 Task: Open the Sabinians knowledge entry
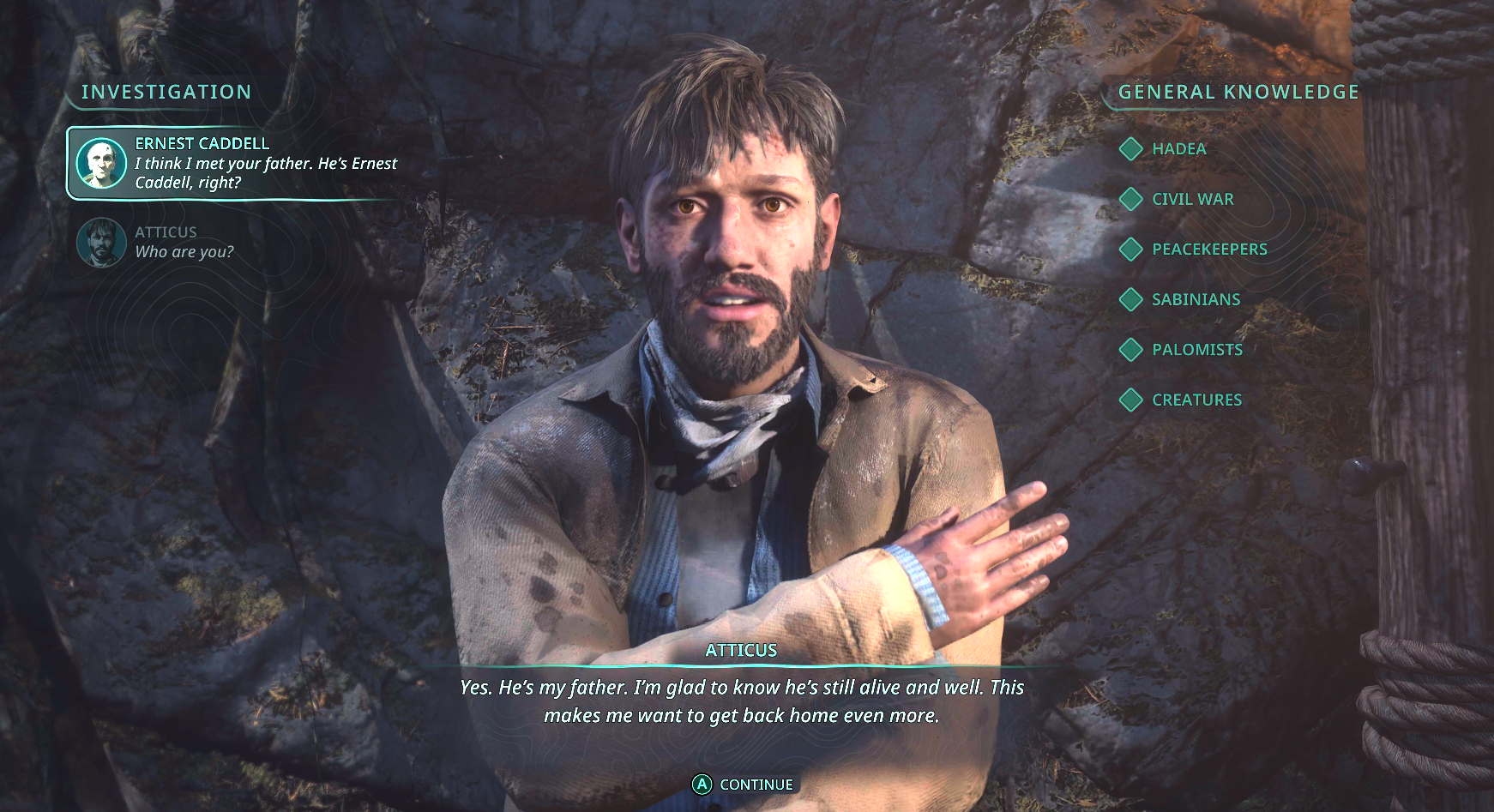[x=1196, y=299]
